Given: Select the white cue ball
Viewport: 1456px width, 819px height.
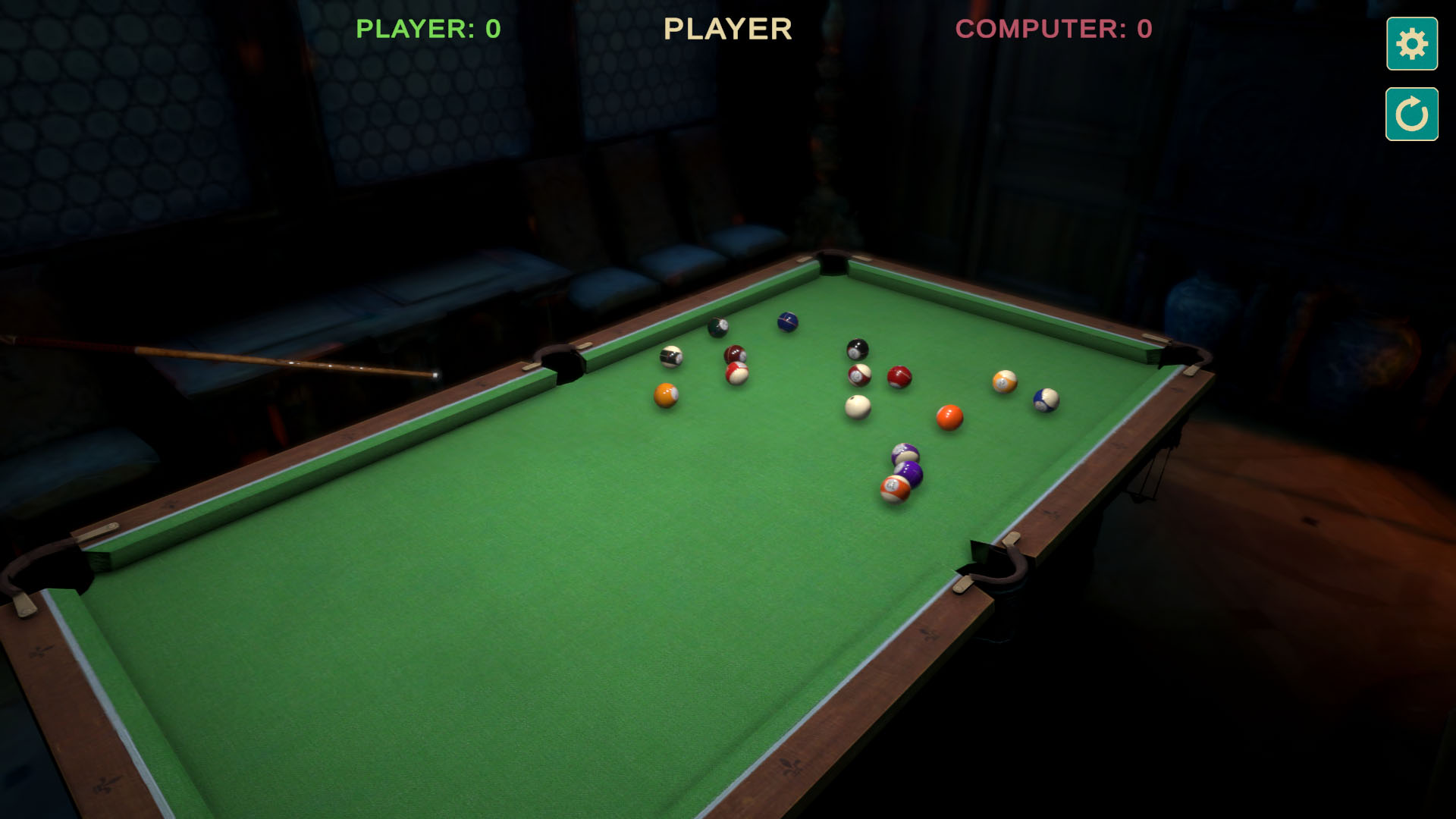Looking at the screenshot, I should [x=857, y=408].
